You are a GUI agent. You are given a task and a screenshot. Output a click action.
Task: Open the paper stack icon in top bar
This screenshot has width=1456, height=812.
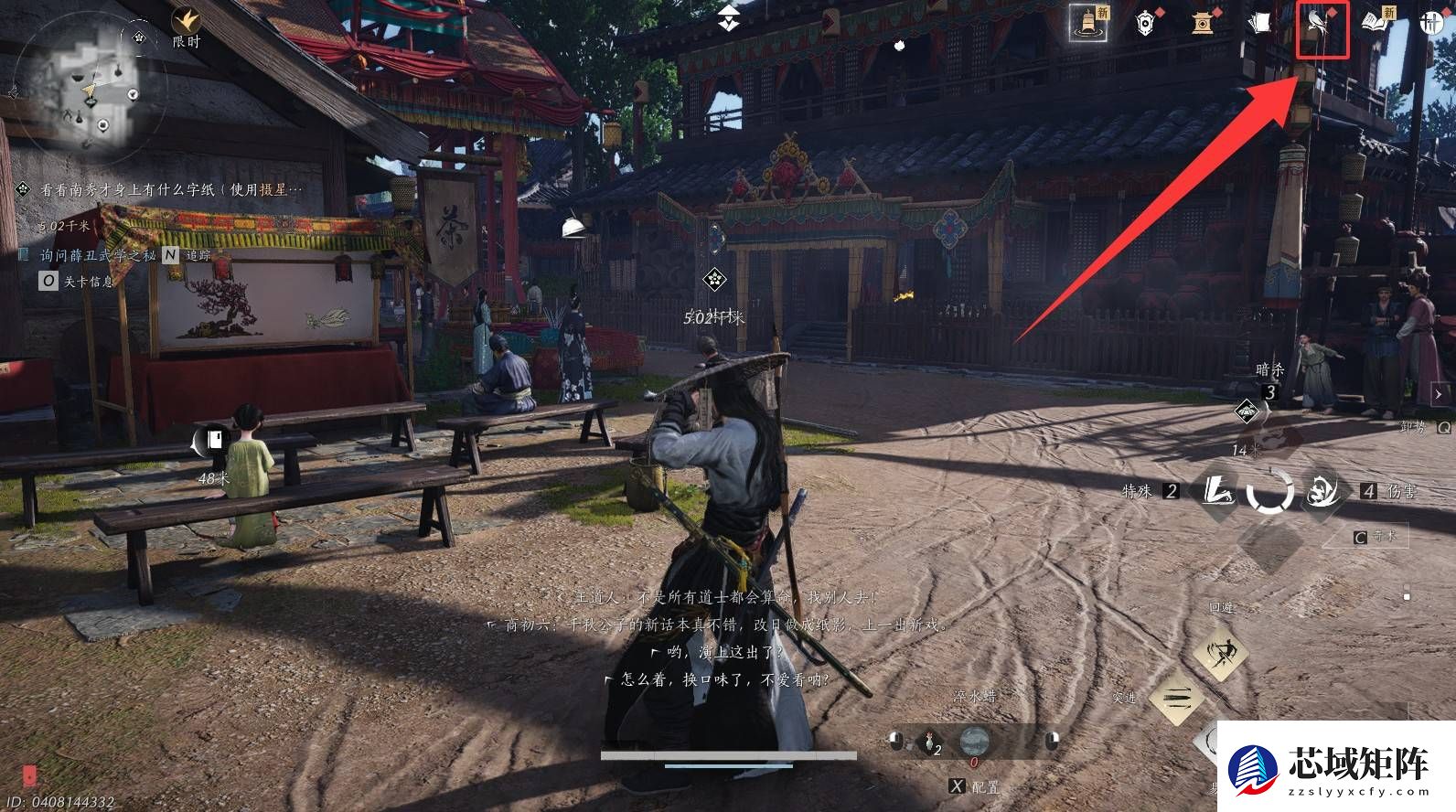point(1259,23)
